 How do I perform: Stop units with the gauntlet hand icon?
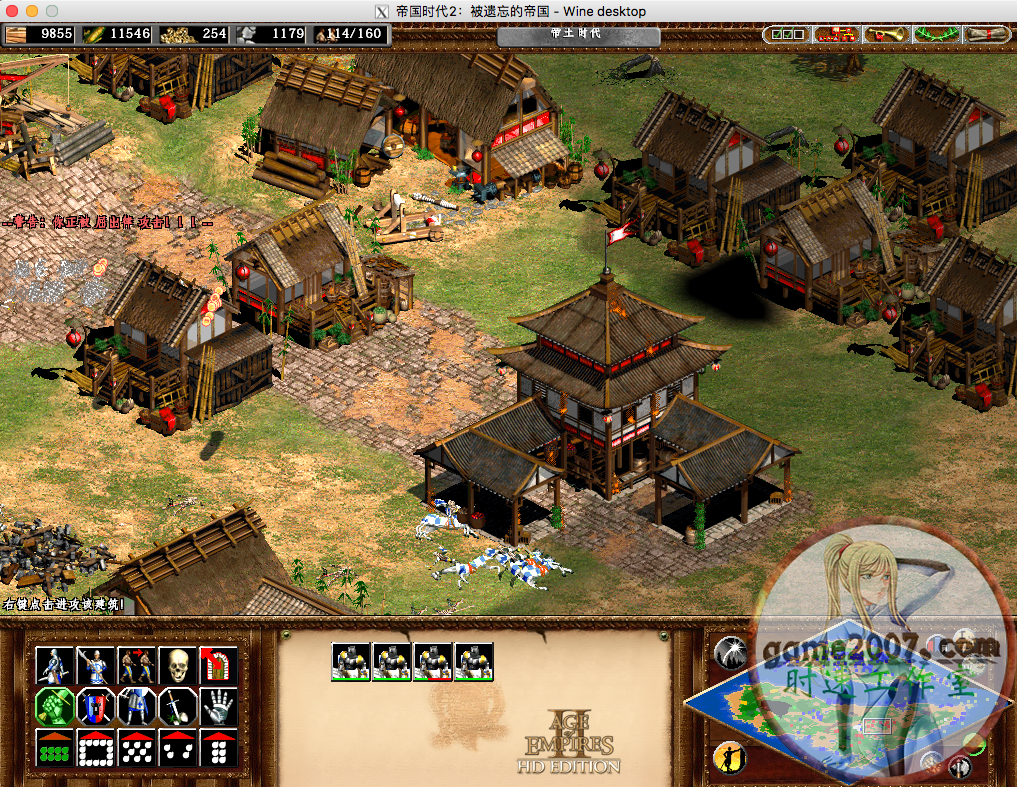click(218, 706)
